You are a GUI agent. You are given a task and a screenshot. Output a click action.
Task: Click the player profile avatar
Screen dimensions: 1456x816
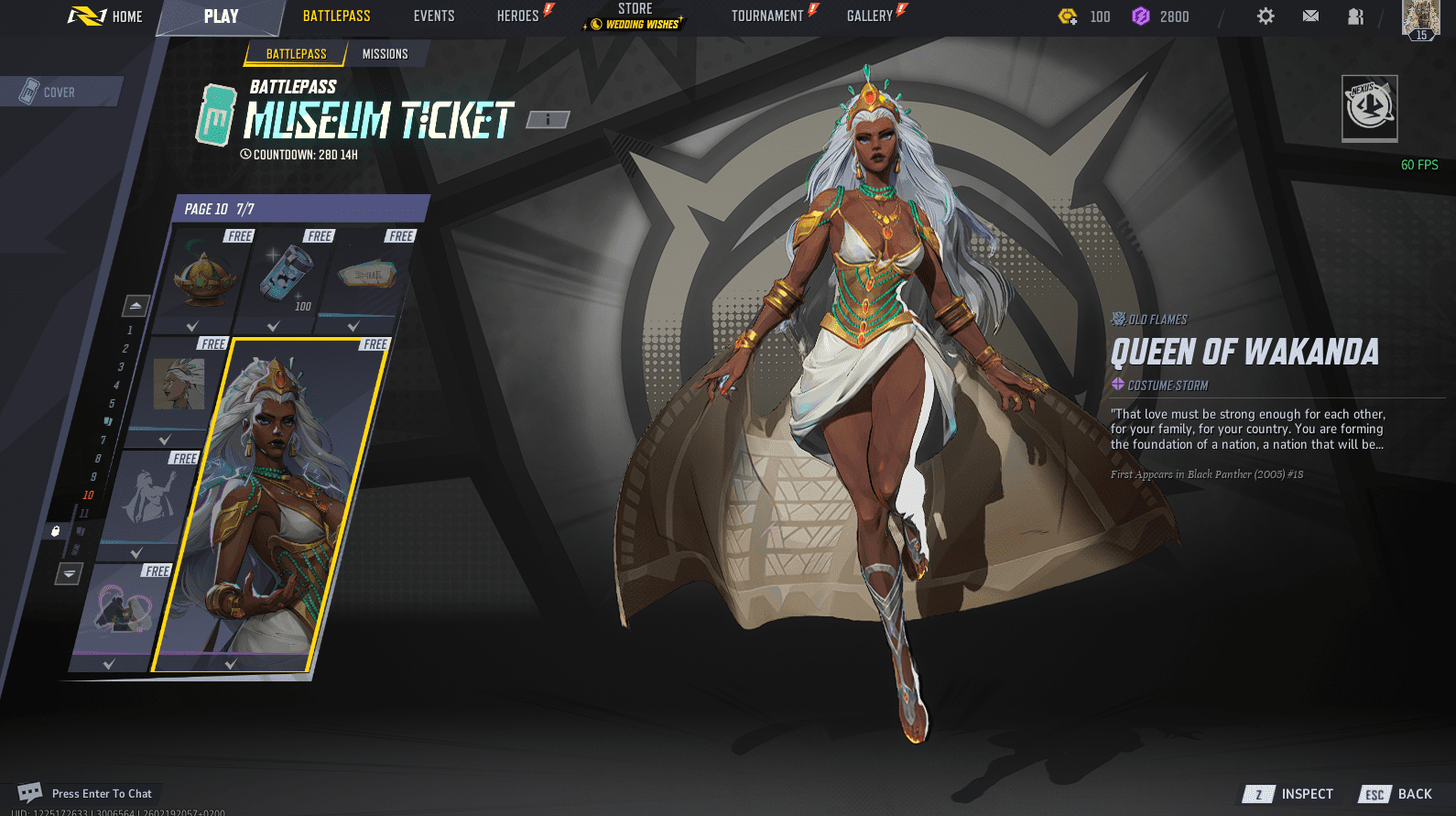(x=1420, y=18)
